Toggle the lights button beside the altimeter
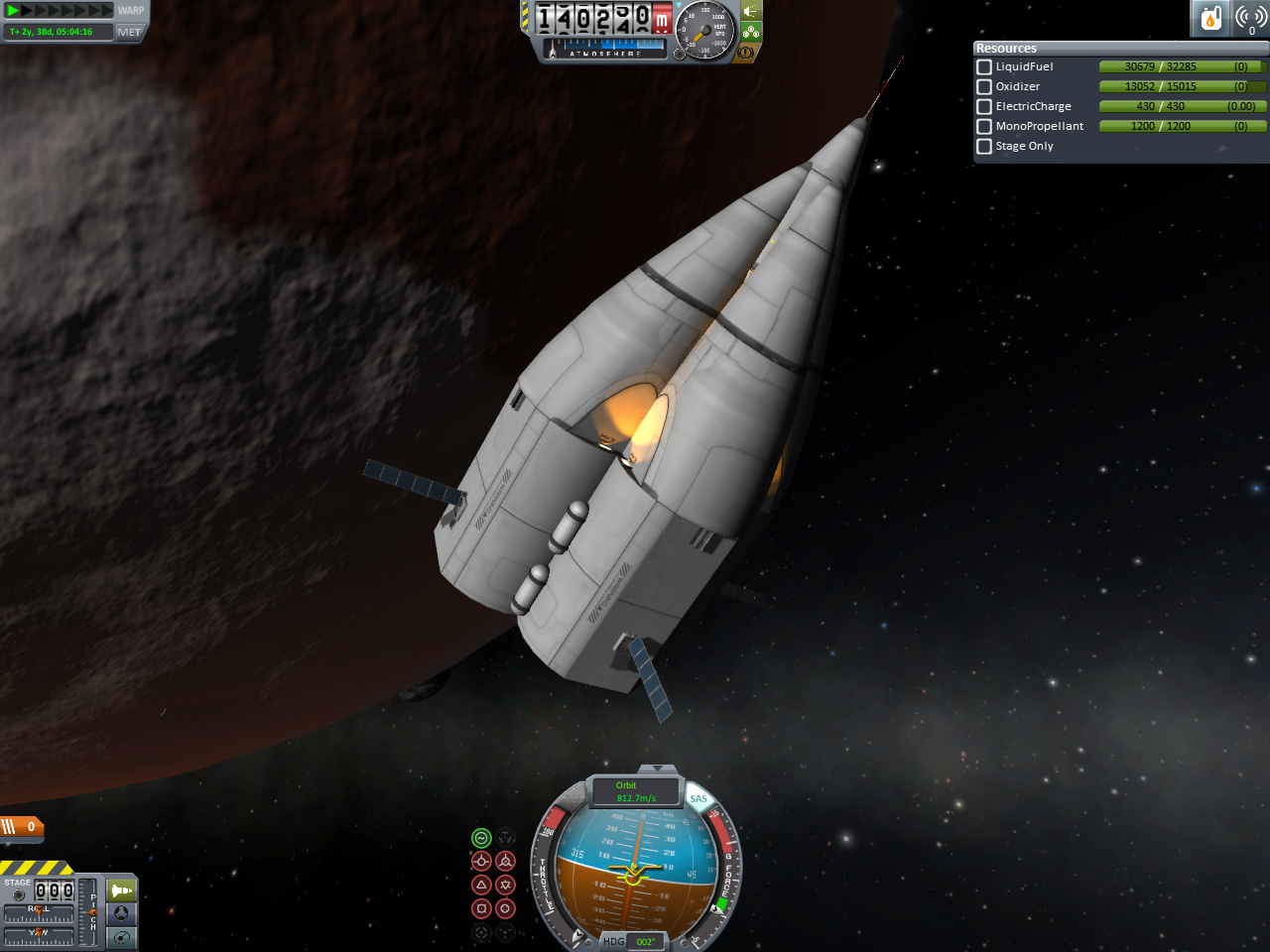Screen dimensions: 1270x952 [751, 11]
